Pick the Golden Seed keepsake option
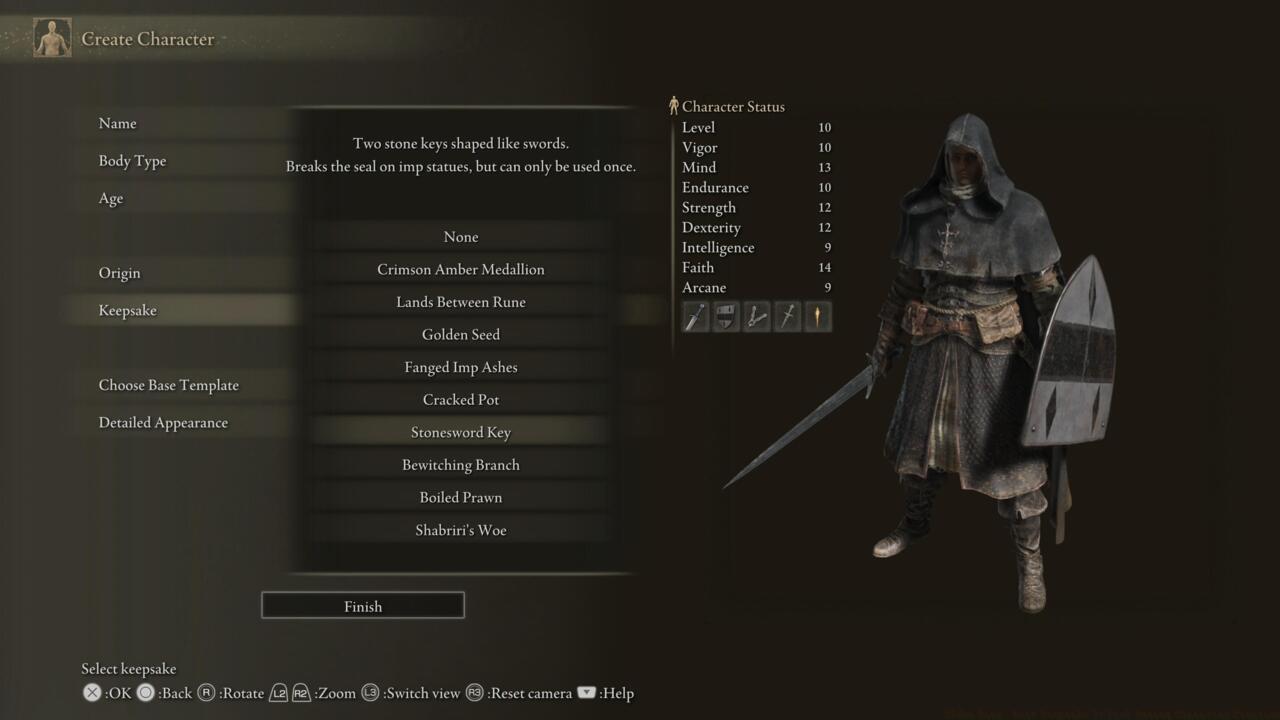 [461, 334]
